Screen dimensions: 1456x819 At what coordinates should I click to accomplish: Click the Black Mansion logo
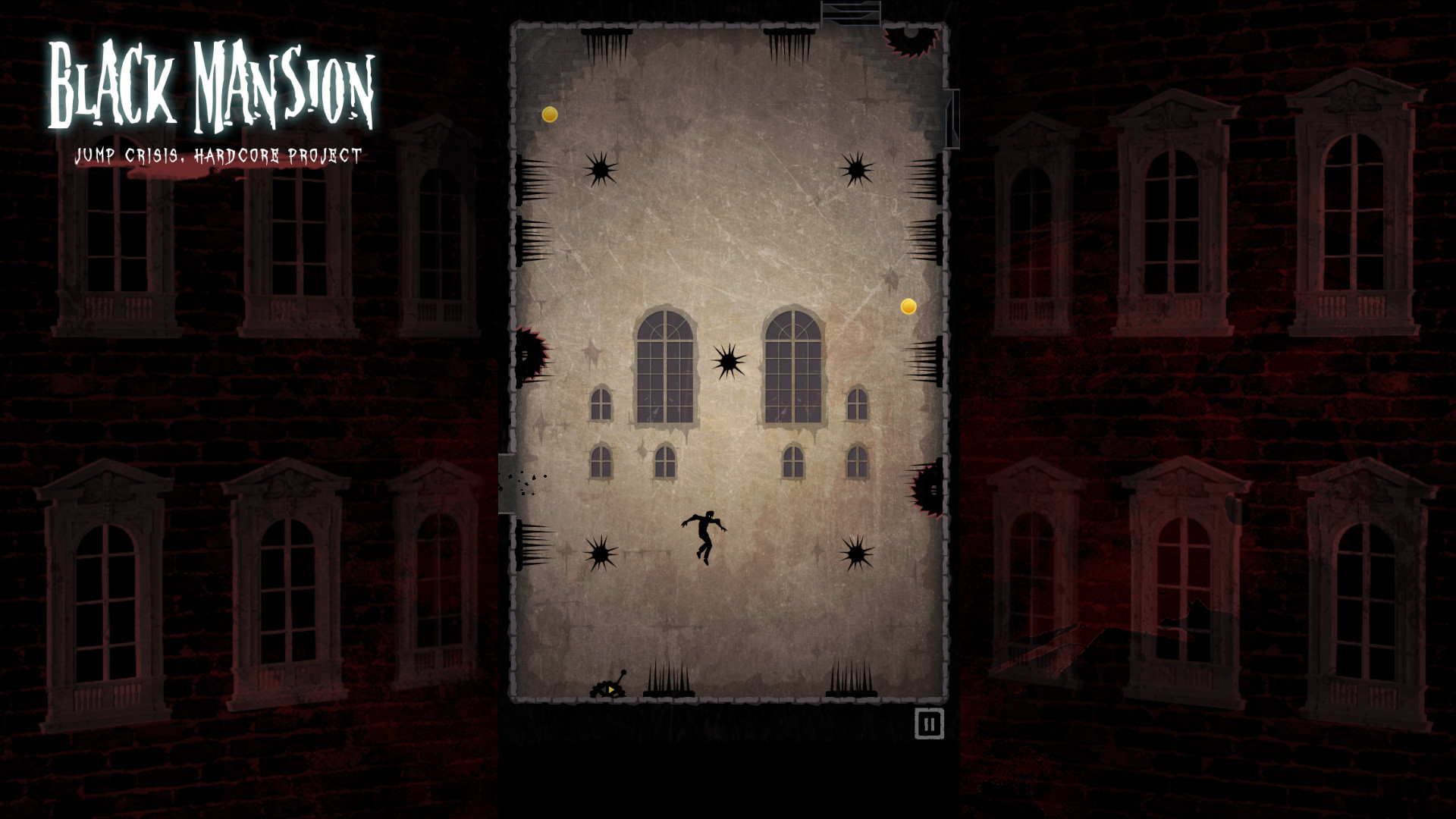point(210,83)
